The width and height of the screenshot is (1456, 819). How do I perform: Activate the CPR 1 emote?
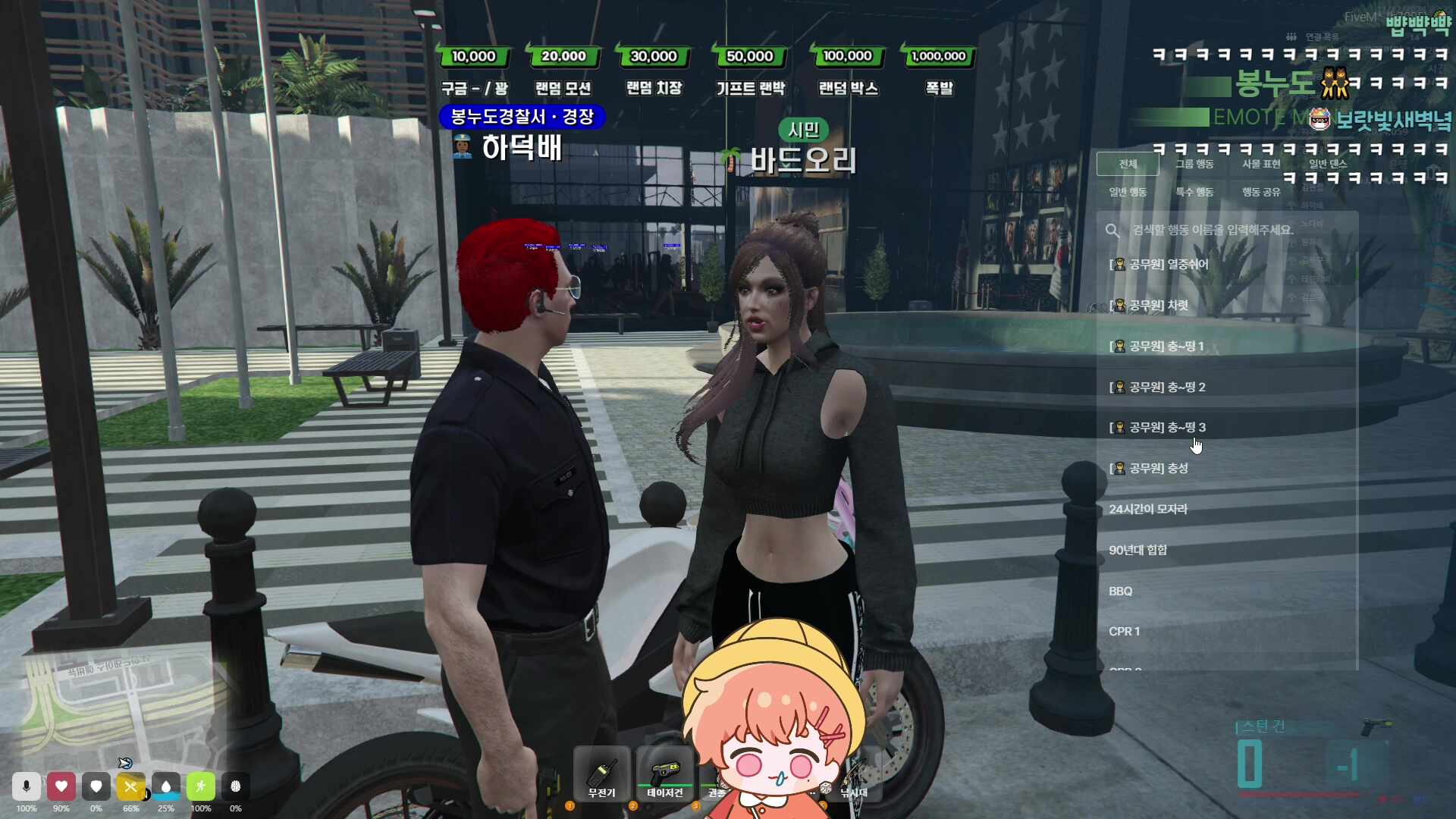(1125, 631)
